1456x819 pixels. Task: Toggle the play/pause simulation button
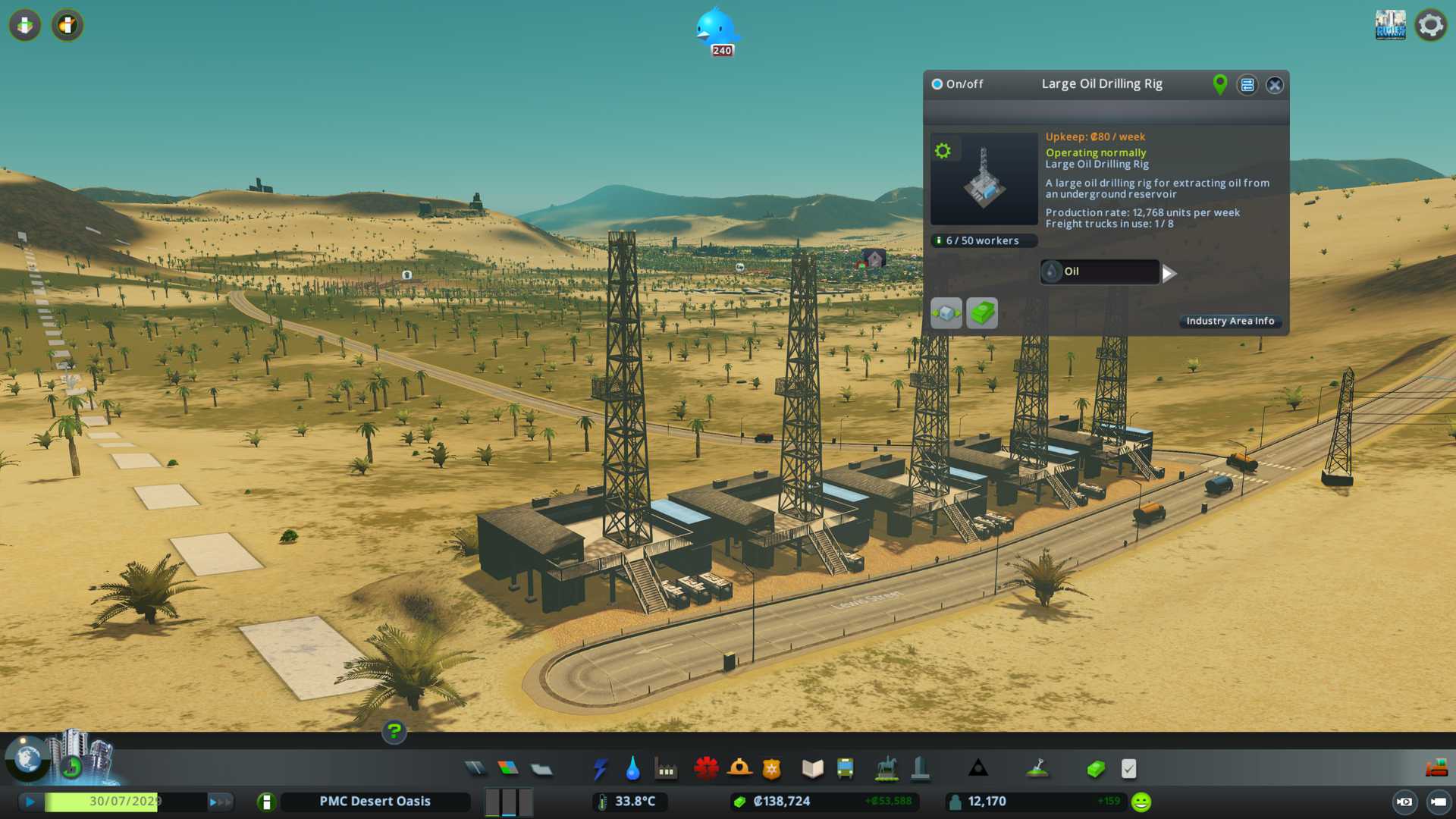(x=30, y=802)
